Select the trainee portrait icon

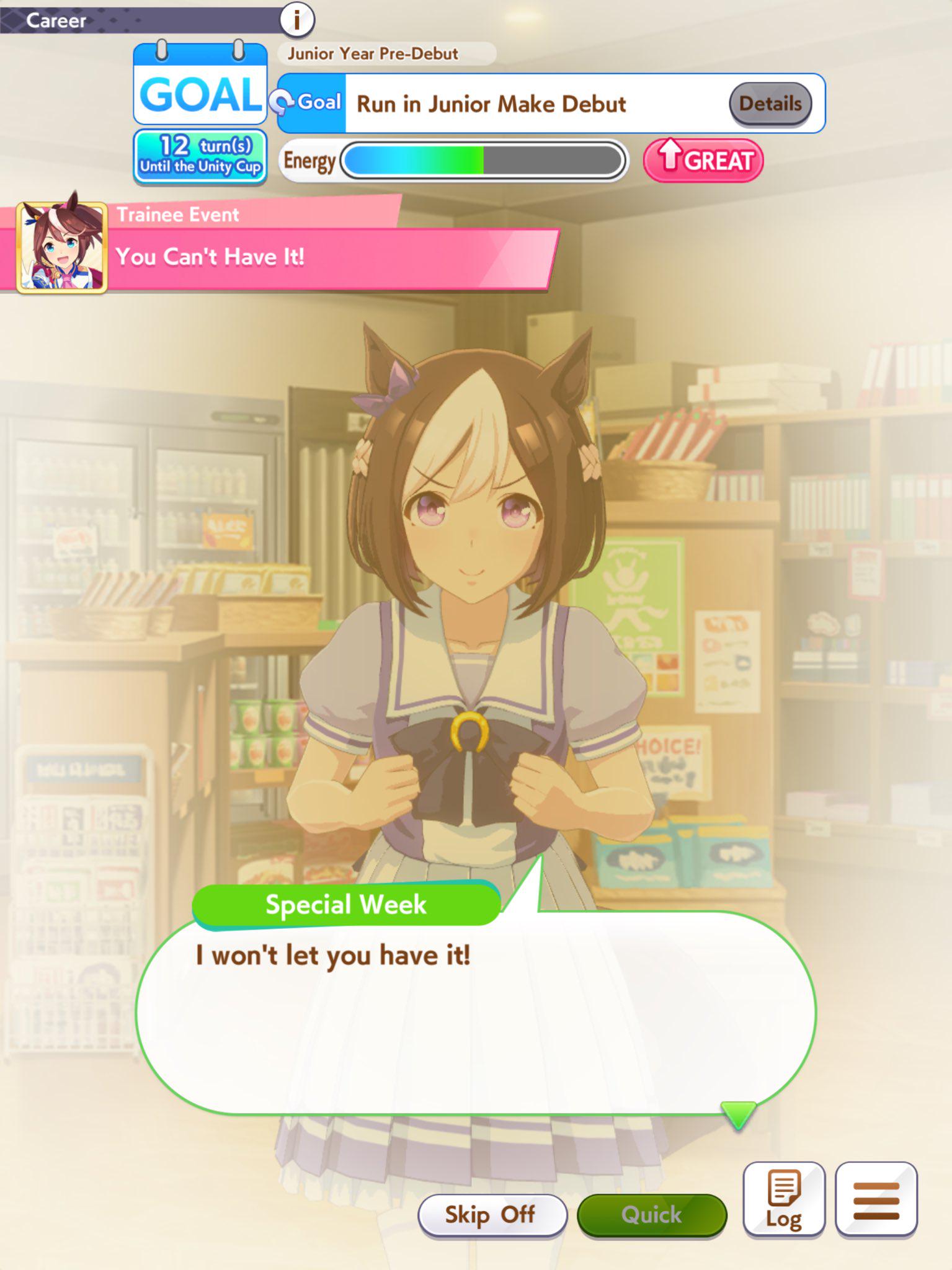coord(61,246)
